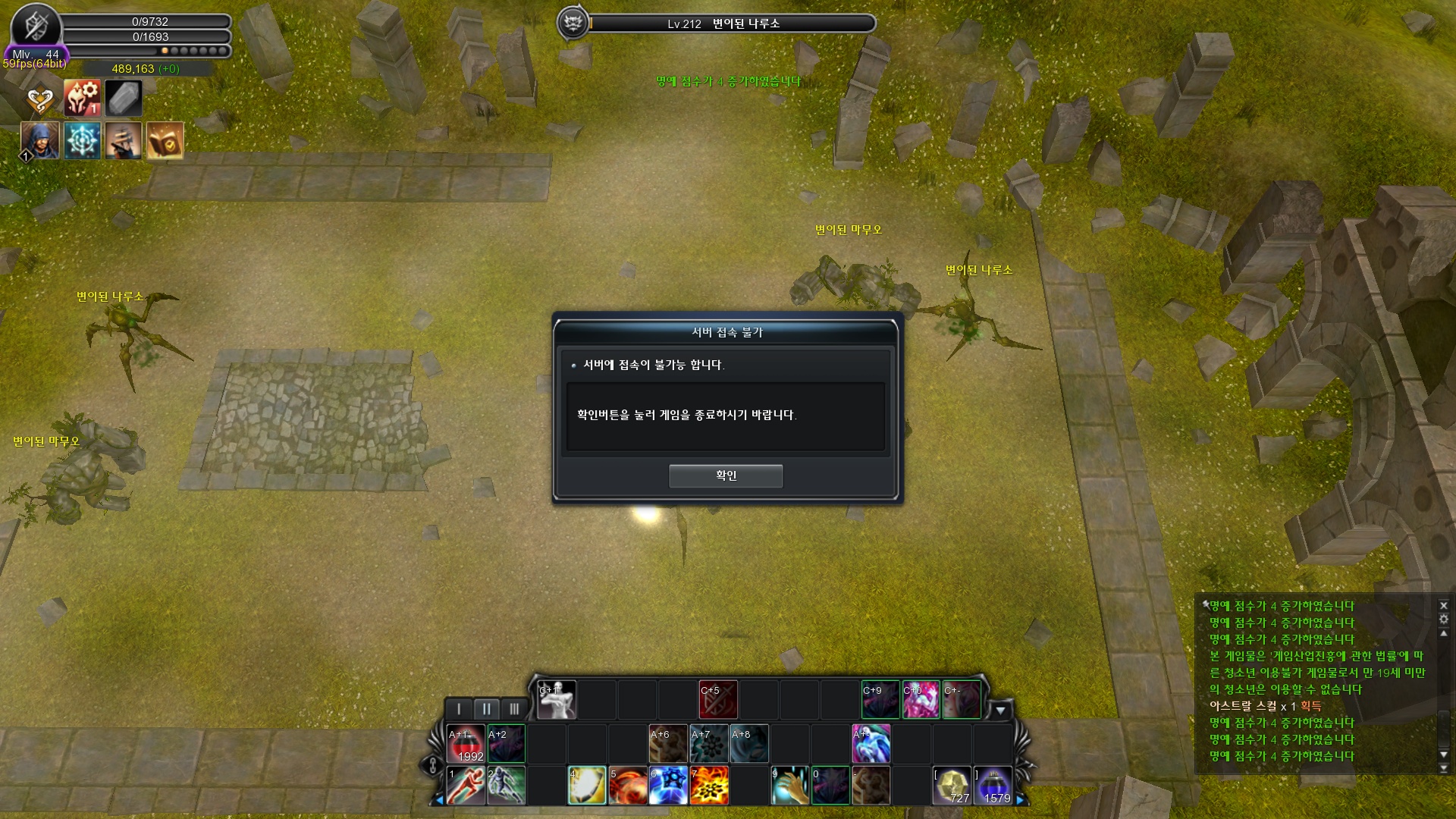The height and width of the screenshot is (819, 1456).
Task: Select the gold gem item with 727 count
Action: click(952, 786)
